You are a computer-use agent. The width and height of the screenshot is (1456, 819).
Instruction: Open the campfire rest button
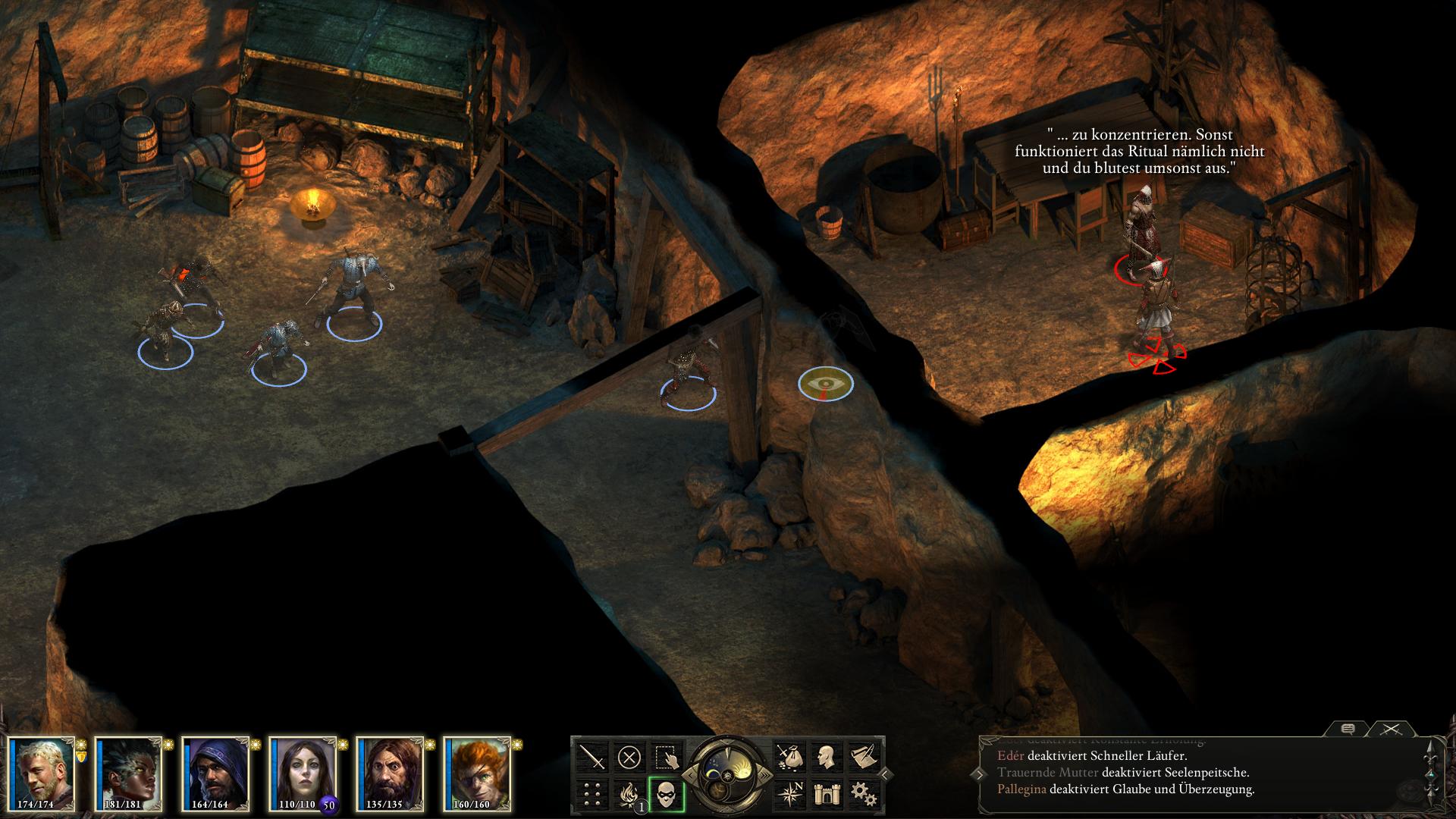[629, 794]
